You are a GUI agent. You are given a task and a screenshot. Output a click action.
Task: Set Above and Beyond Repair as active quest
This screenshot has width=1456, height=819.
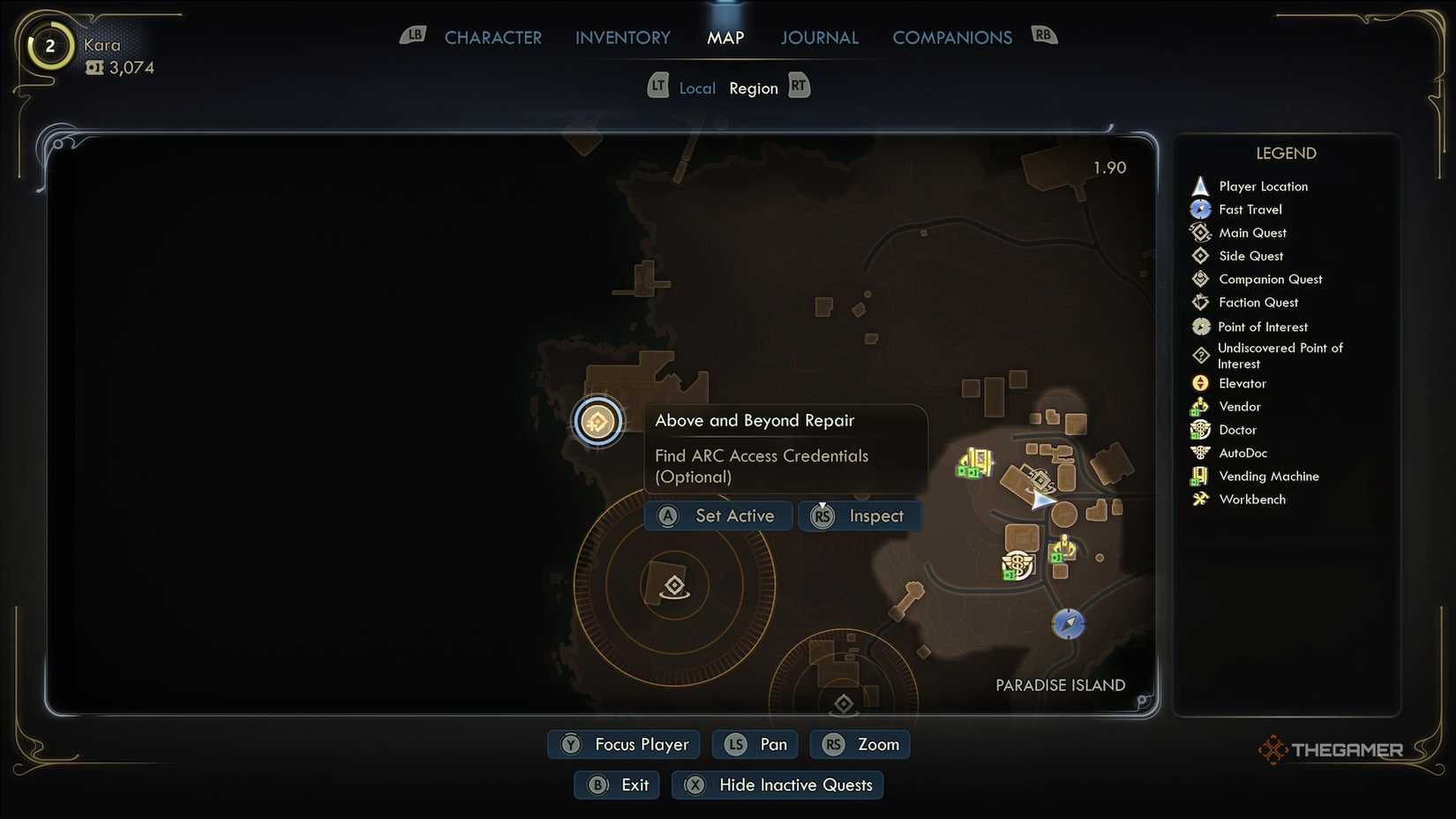tap(717, 515)
